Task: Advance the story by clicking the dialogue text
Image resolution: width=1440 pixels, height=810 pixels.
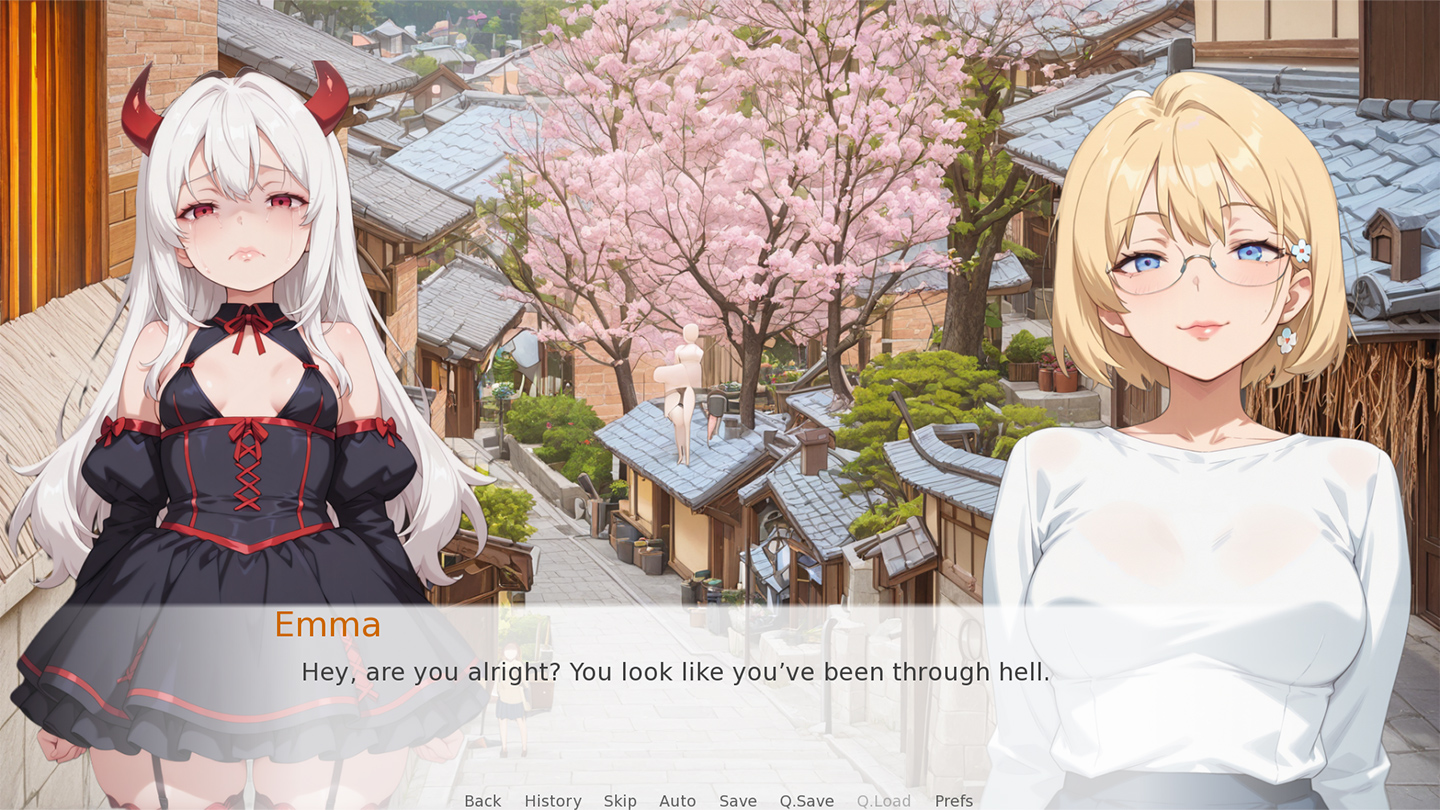Action: click(676, 672)
